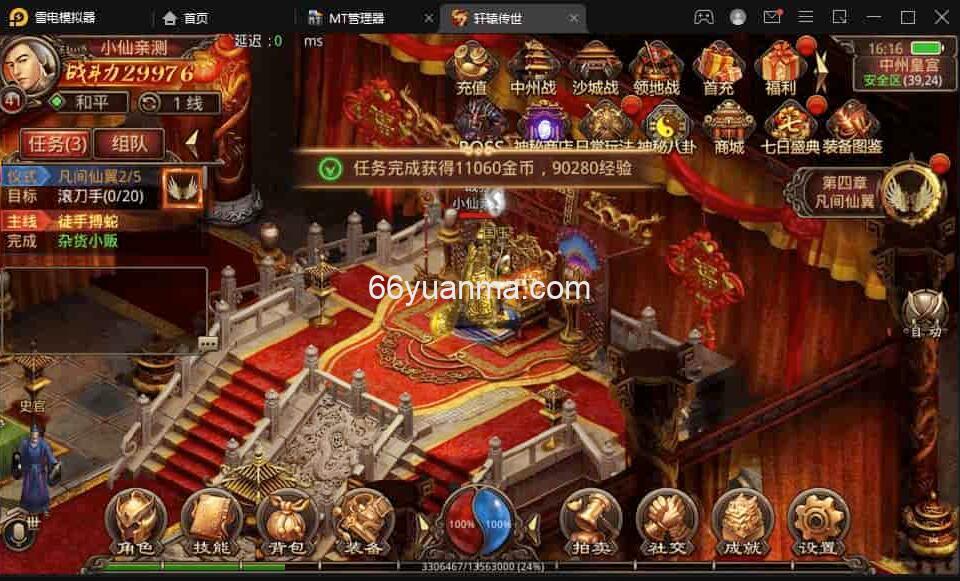Toggle the 自动 auto-battle button
Viewport: 960px width, 581px height.
point(922,313)
